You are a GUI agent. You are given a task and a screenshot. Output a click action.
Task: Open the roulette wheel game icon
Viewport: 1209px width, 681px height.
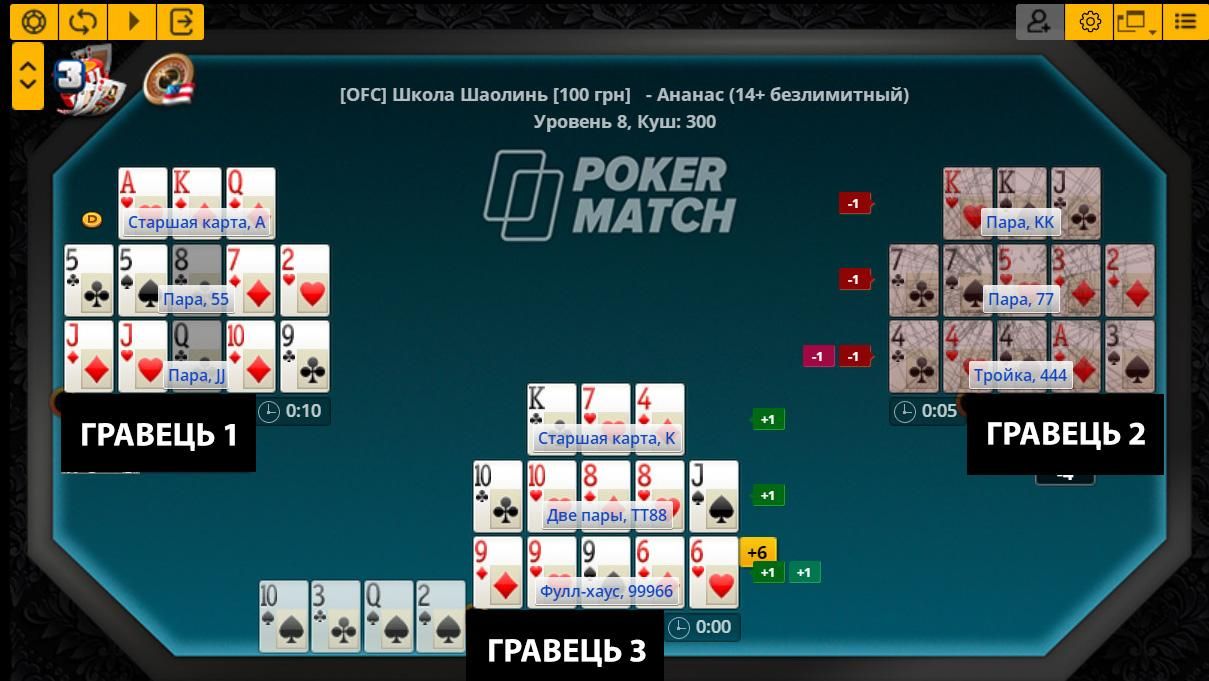point(168,79)
